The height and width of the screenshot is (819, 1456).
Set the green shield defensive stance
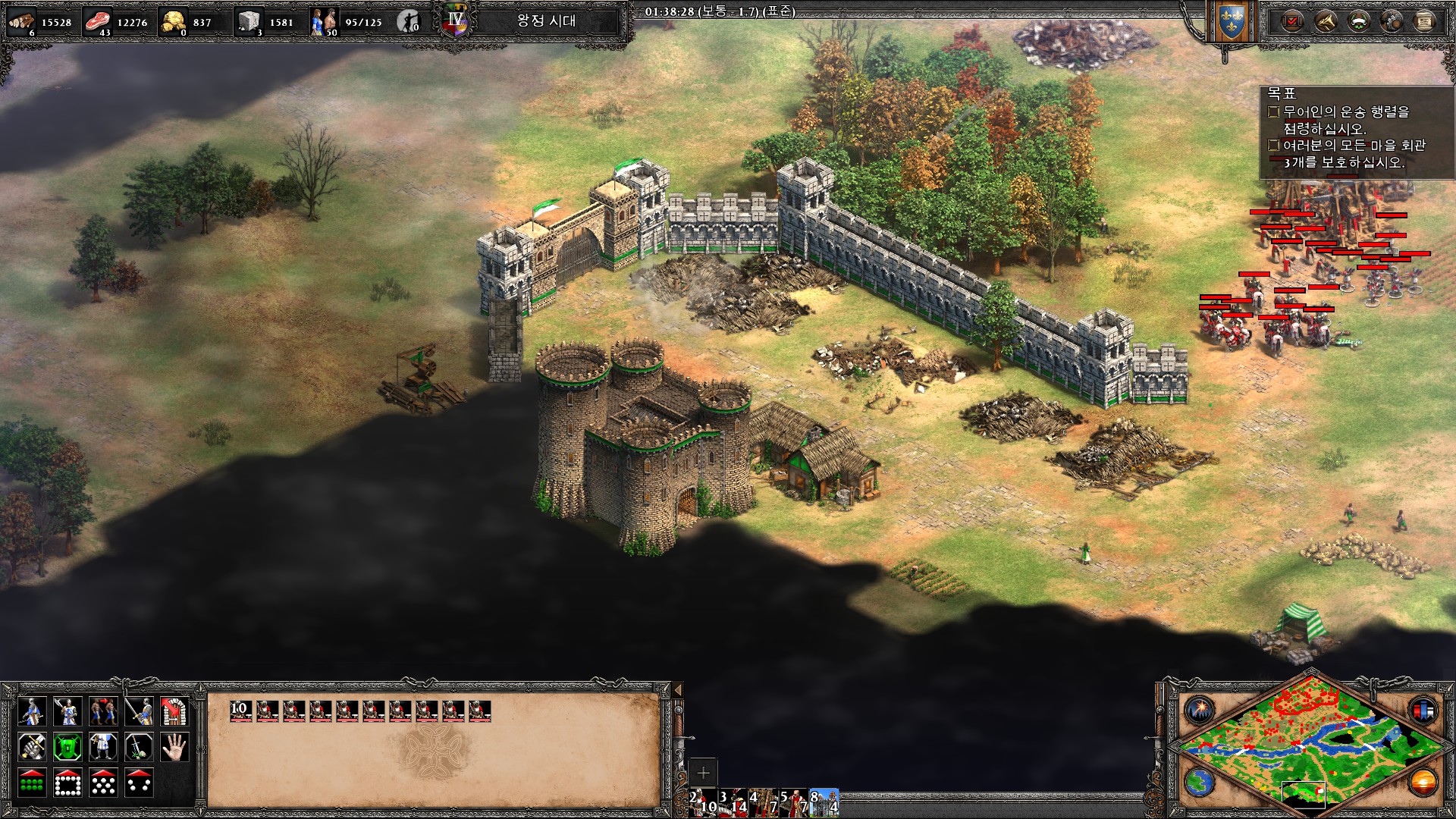coord(67,747)
